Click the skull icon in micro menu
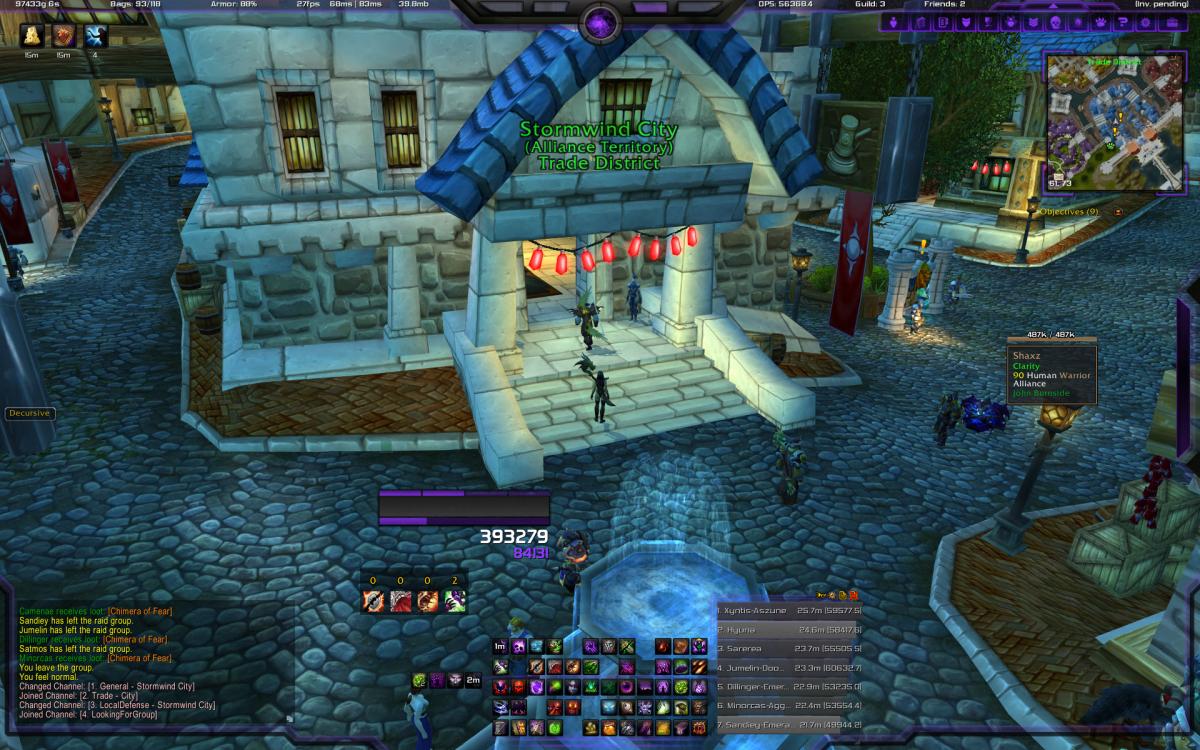1200x750 pixels. pos(1055,22)
